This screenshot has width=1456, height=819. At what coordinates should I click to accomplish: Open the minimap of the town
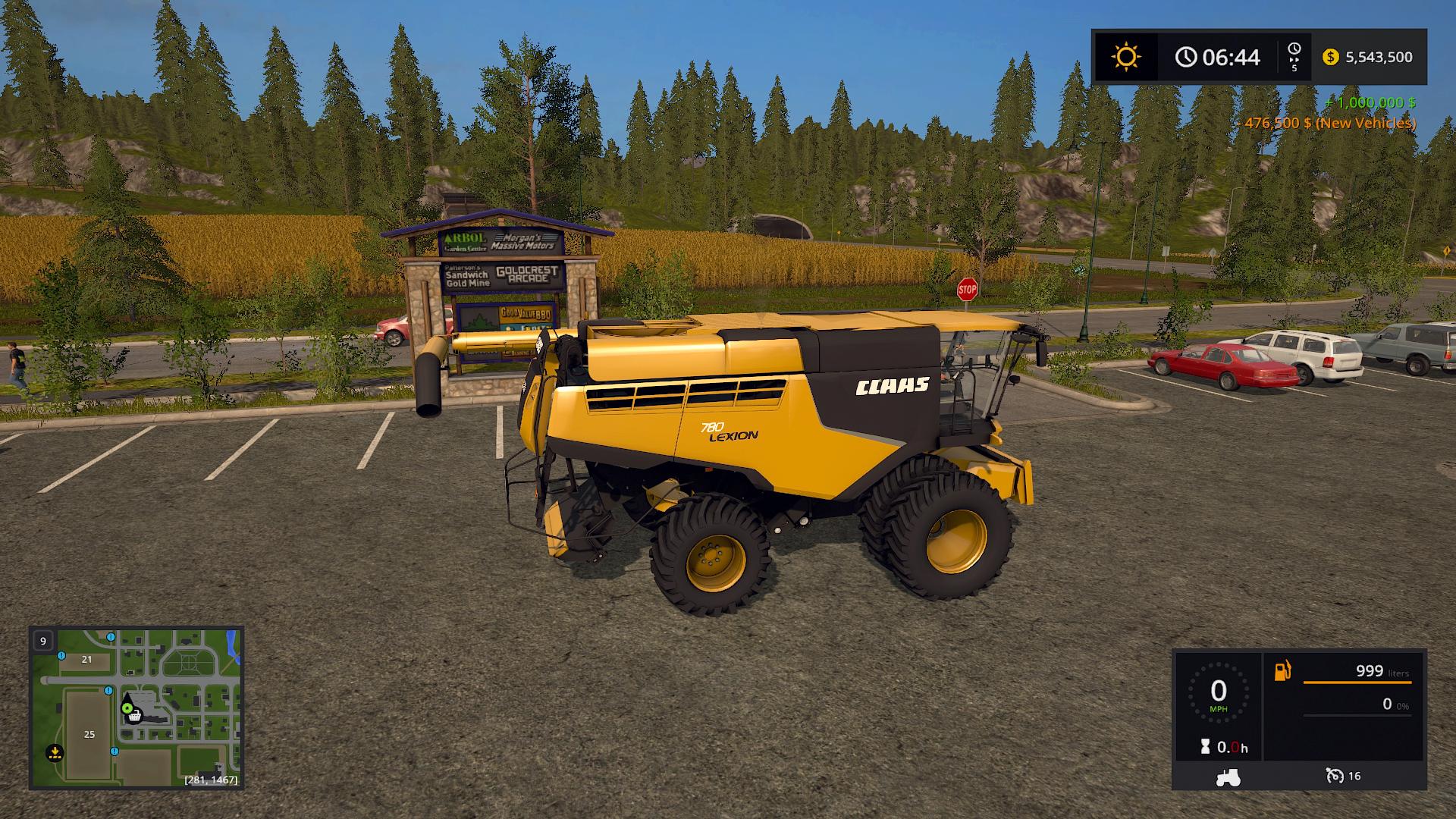pos(136,708)
